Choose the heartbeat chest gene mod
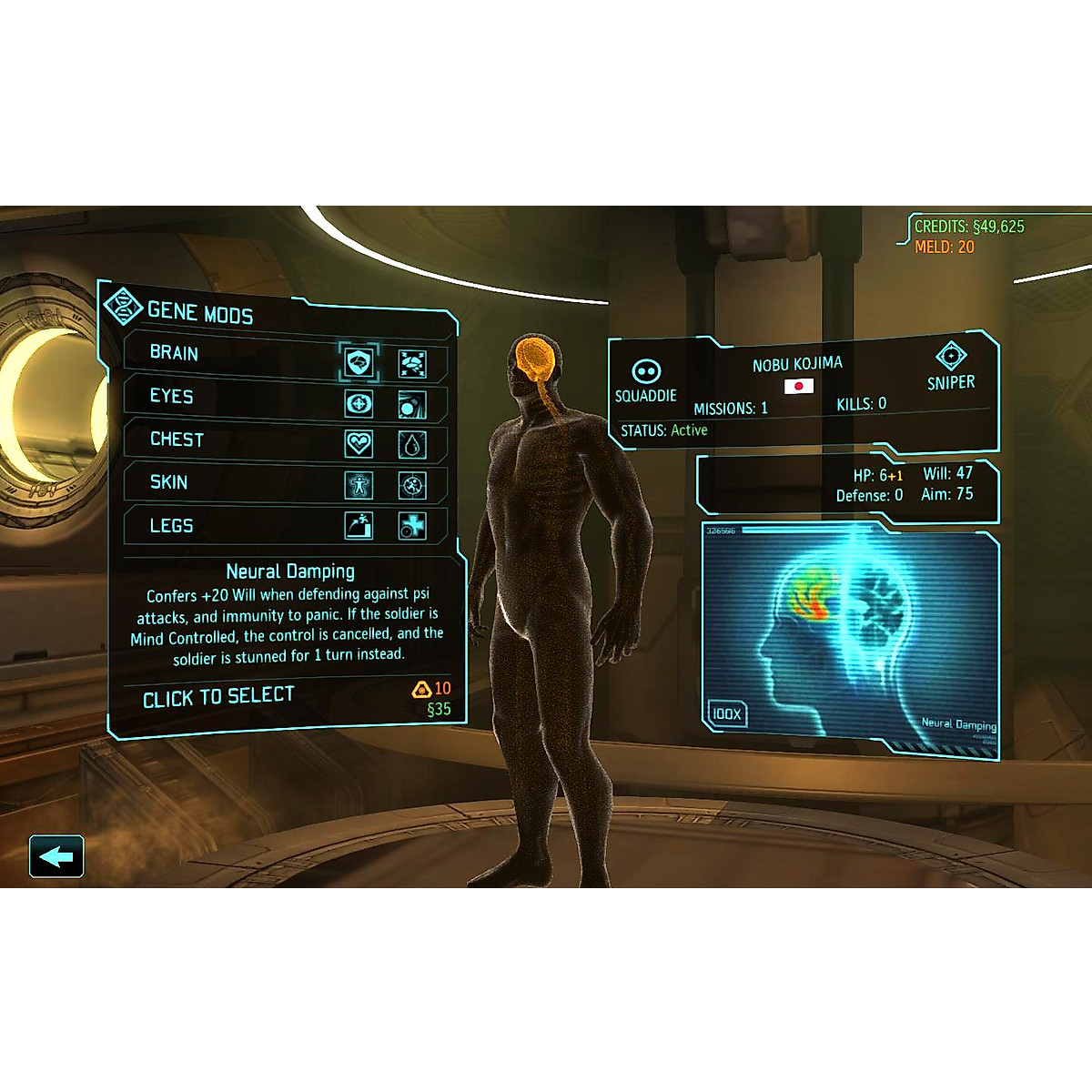 [x=359, y=443]
